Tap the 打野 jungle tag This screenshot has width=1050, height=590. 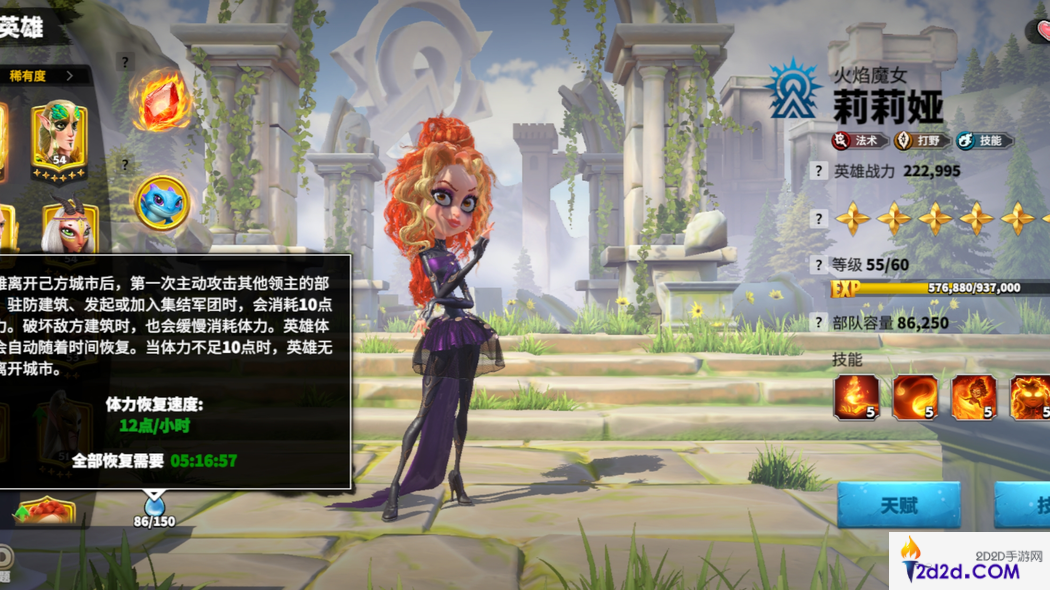[x=919, y=141]
